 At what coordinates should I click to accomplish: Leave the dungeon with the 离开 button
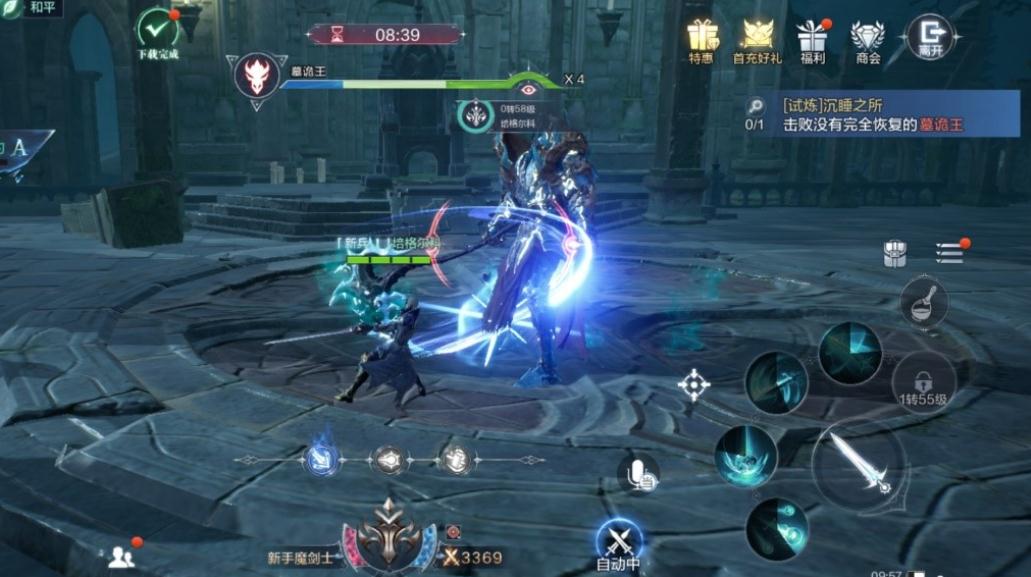(930, 37)
